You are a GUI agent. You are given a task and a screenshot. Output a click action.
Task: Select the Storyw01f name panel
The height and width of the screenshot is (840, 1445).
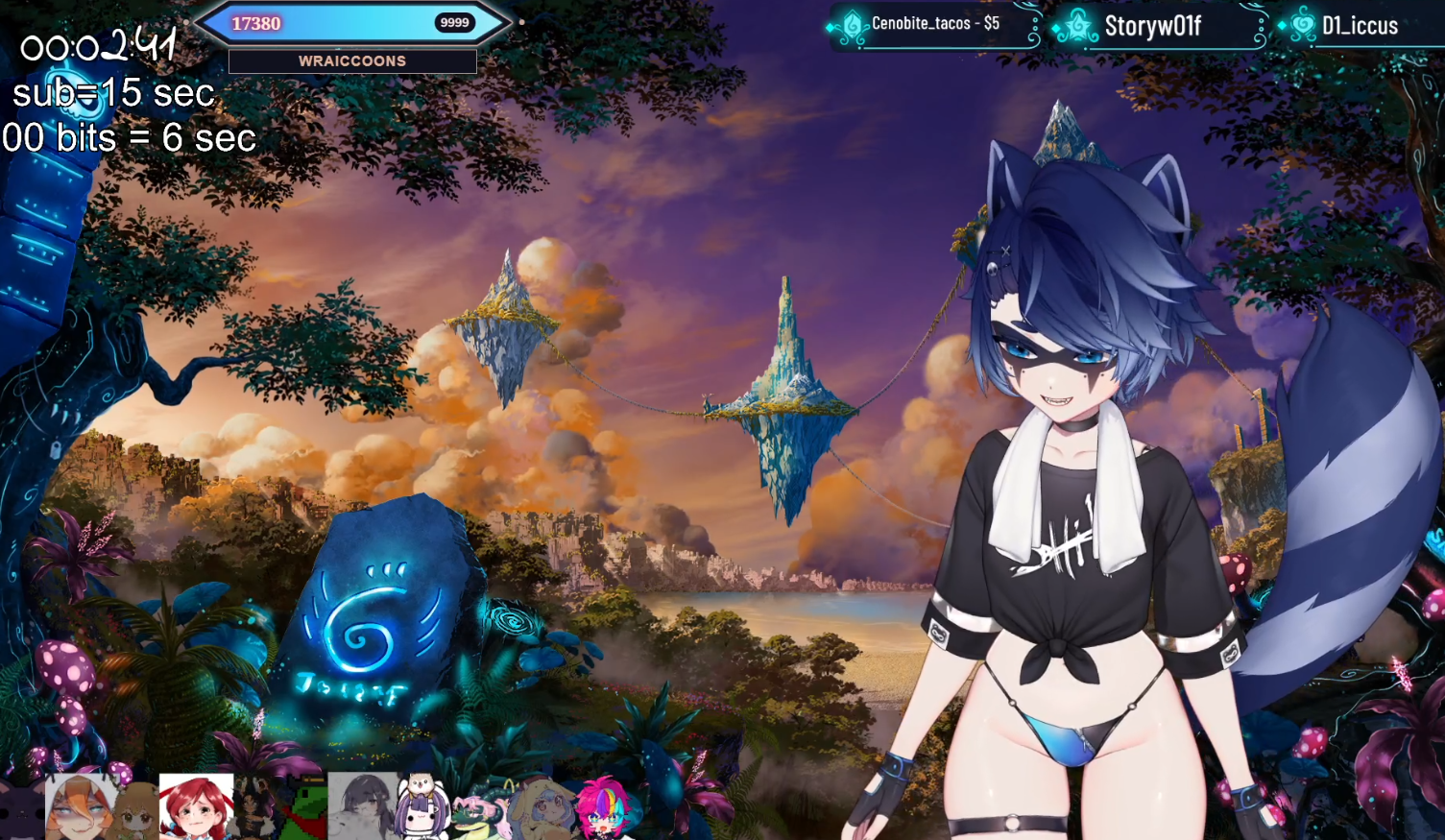(x=1152, y=26)
